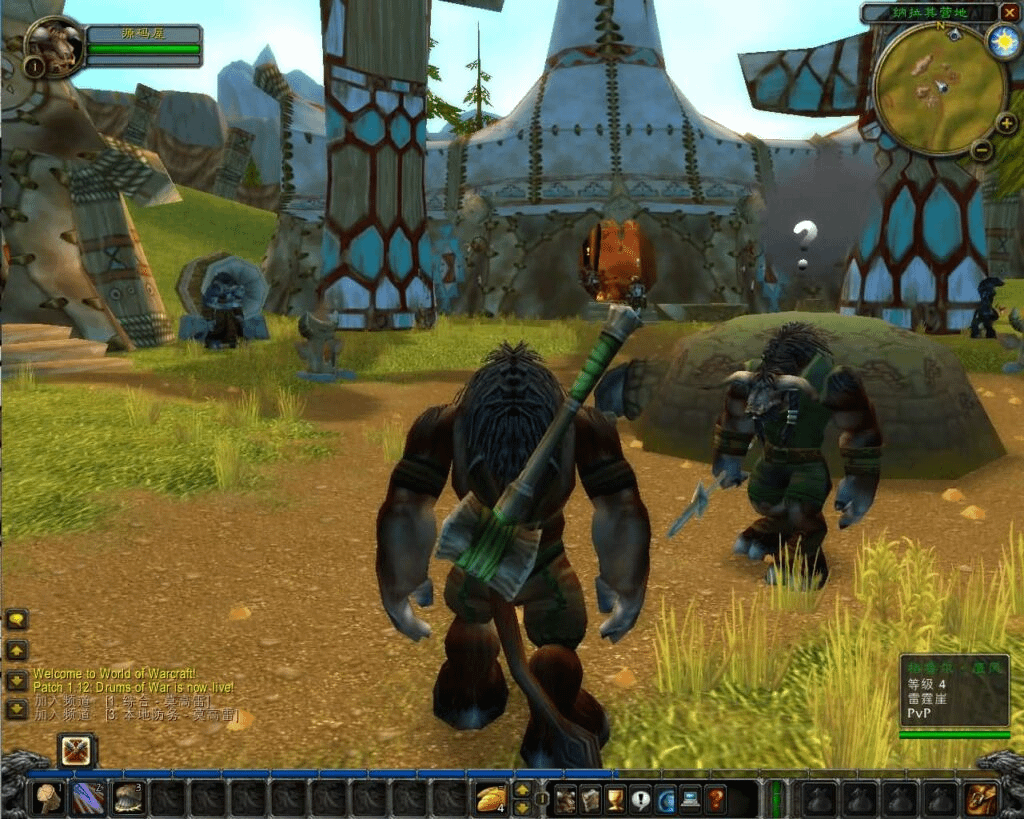Zoom in on the minimap
The height and width of the screenshot is (819, 1024).
1006,124
